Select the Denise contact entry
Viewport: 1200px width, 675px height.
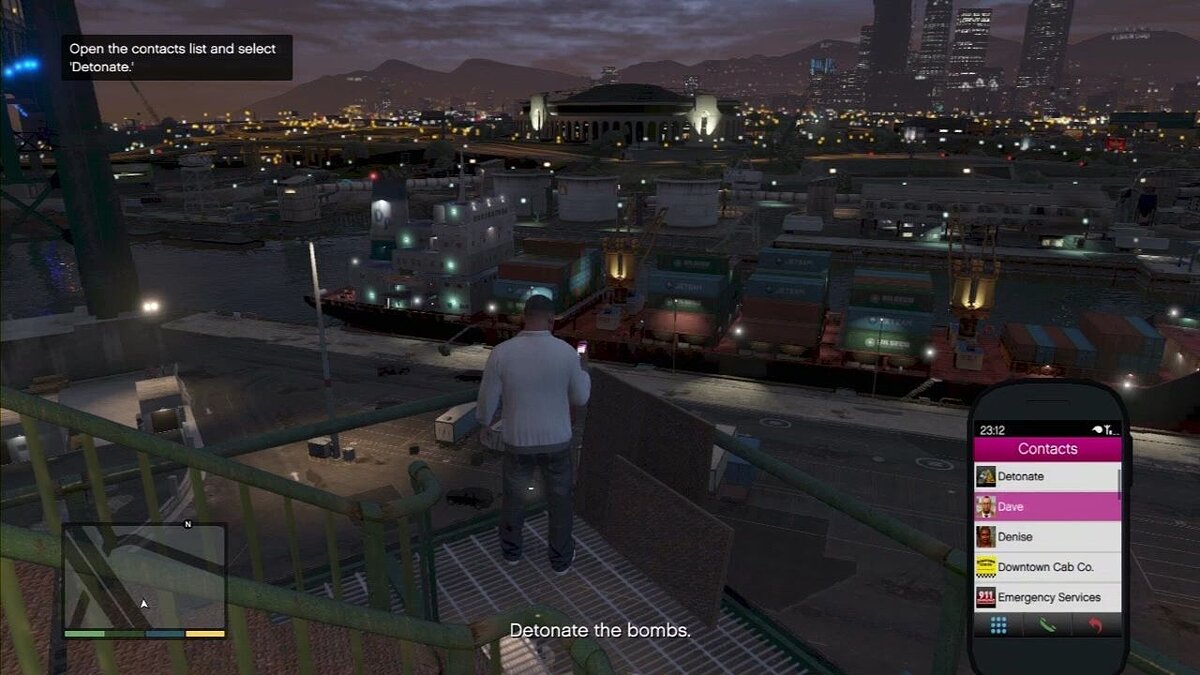1045,537
